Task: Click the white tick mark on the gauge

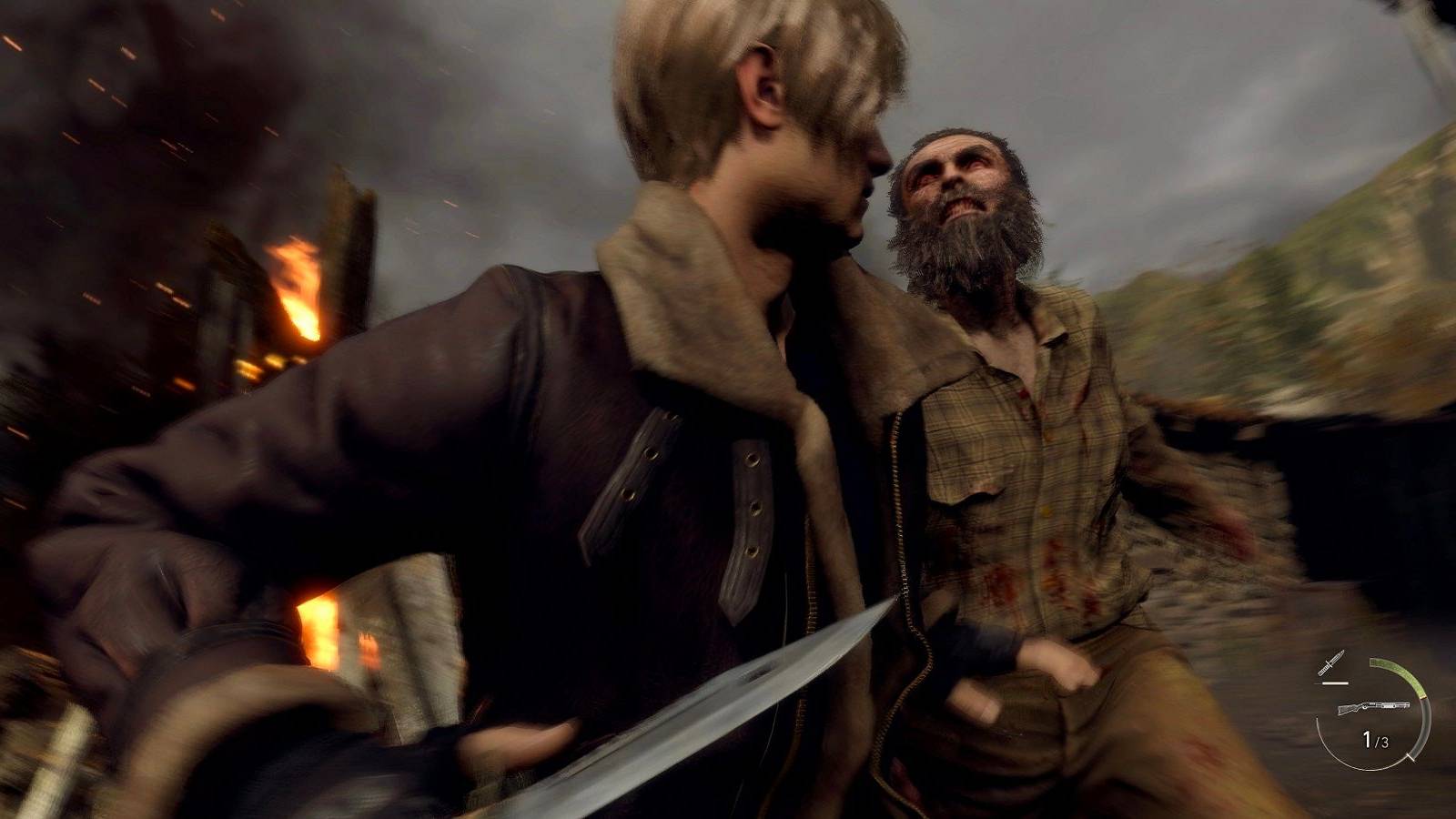Action: [x=1410, y=757]
